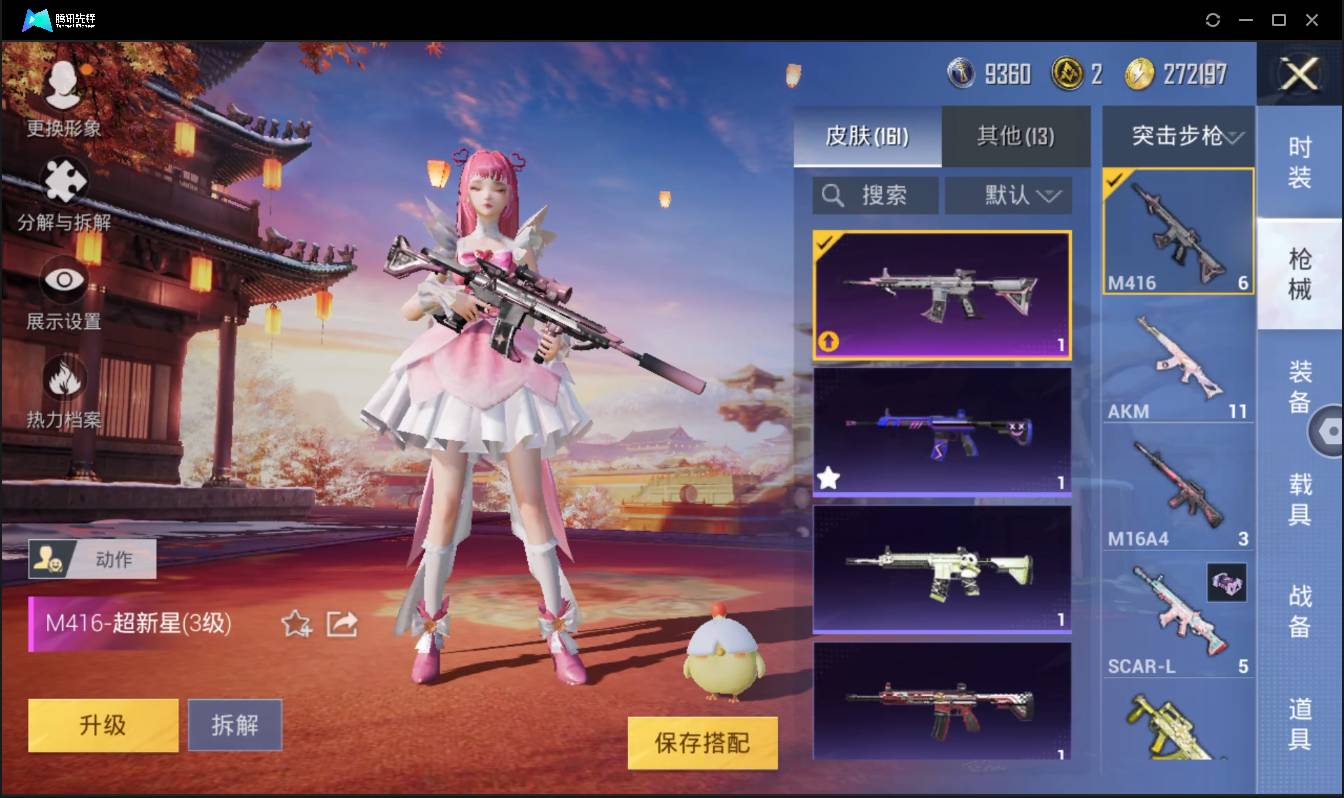Click the search magnifier to search skins
This screenshot has width=1344, height=798.
pos(833,195)
